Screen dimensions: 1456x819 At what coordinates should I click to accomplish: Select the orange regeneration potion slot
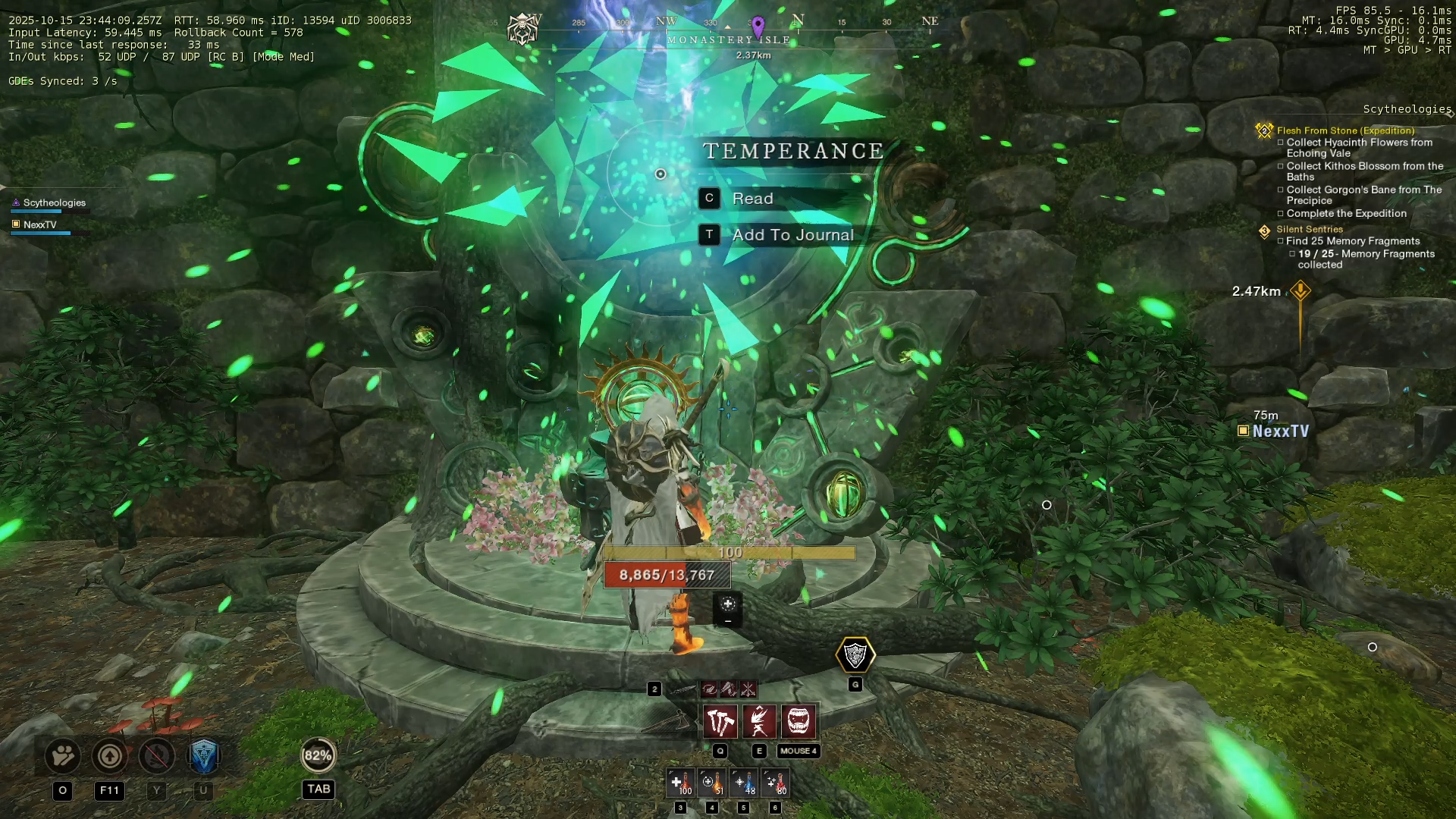[712, 783]
